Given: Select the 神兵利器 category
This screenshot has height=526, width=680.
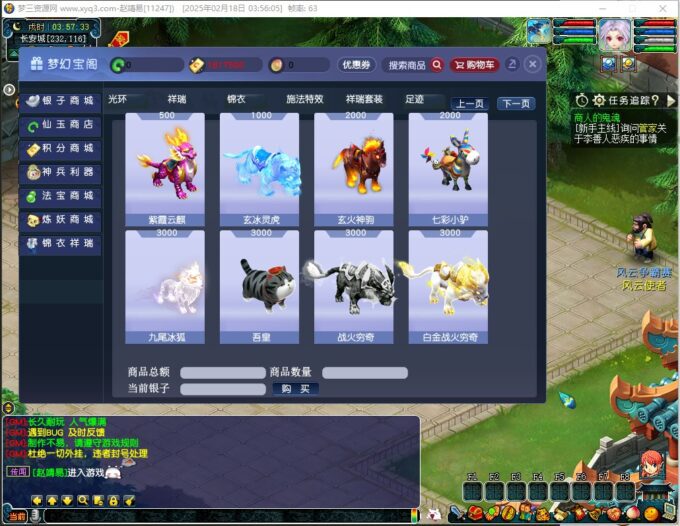Looking at the screenshot, I should click(x=61, y=172).
